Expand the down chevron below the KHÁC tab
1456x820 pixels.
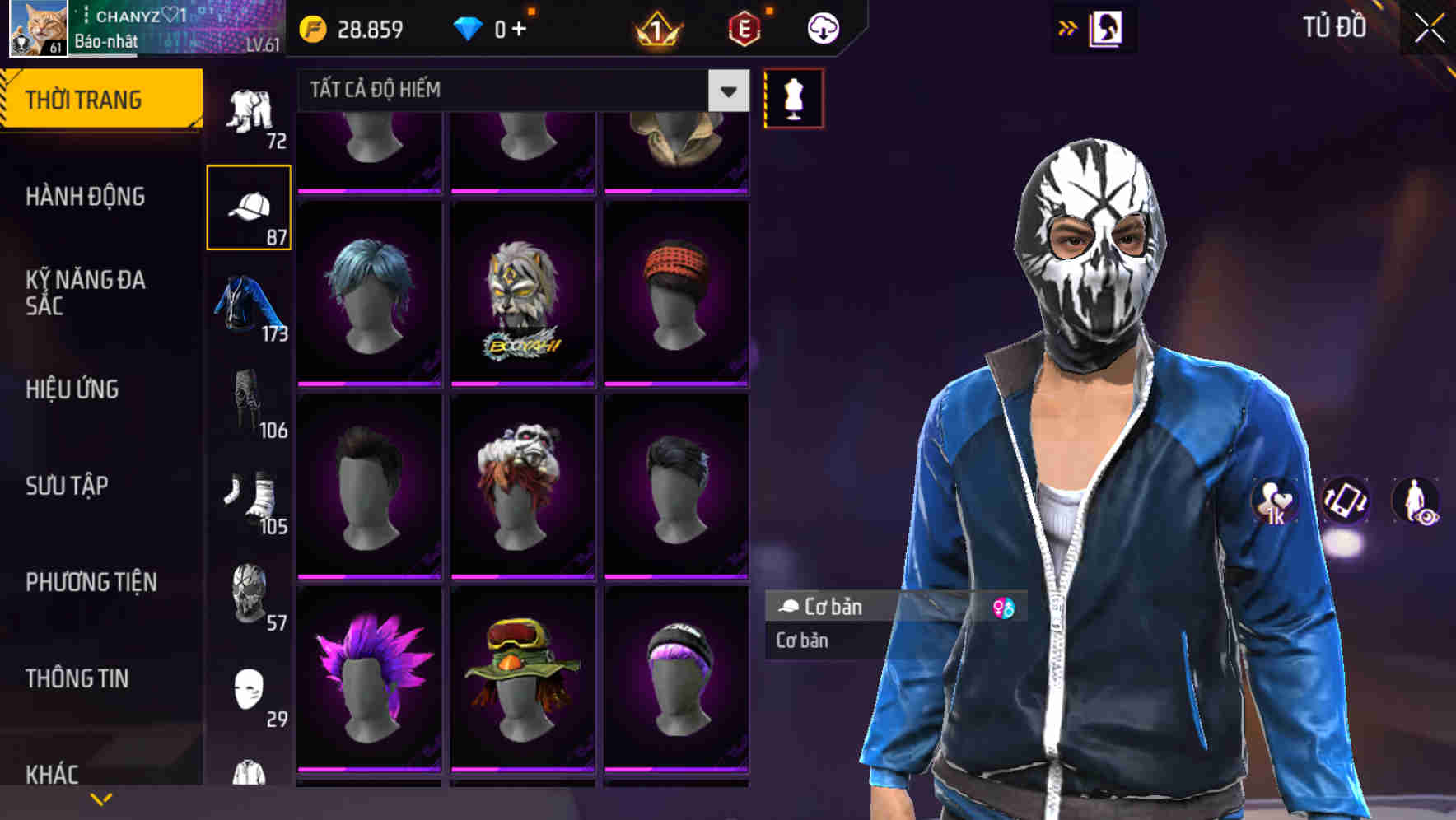click(x=101, y=799)
